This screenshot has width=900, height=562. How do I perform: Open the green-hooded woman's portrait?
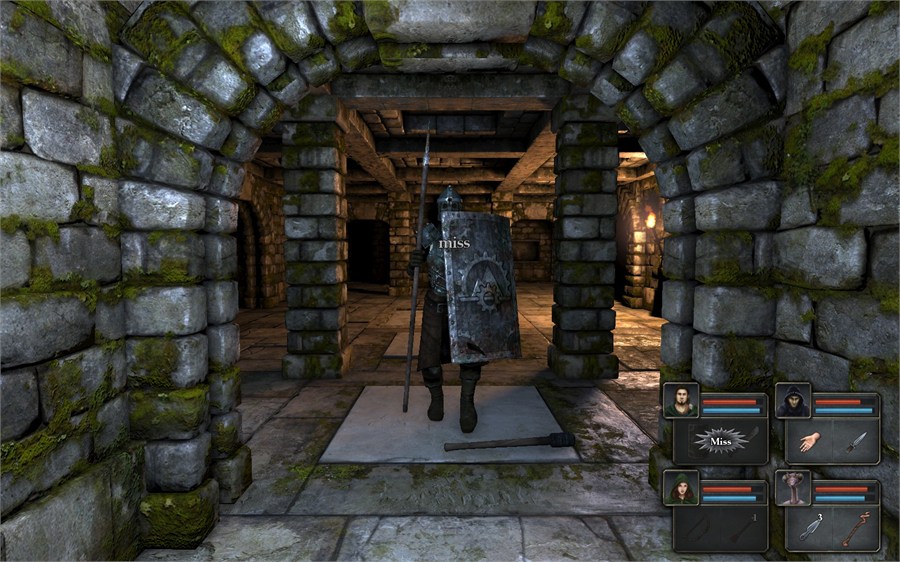tap(680, 488)
